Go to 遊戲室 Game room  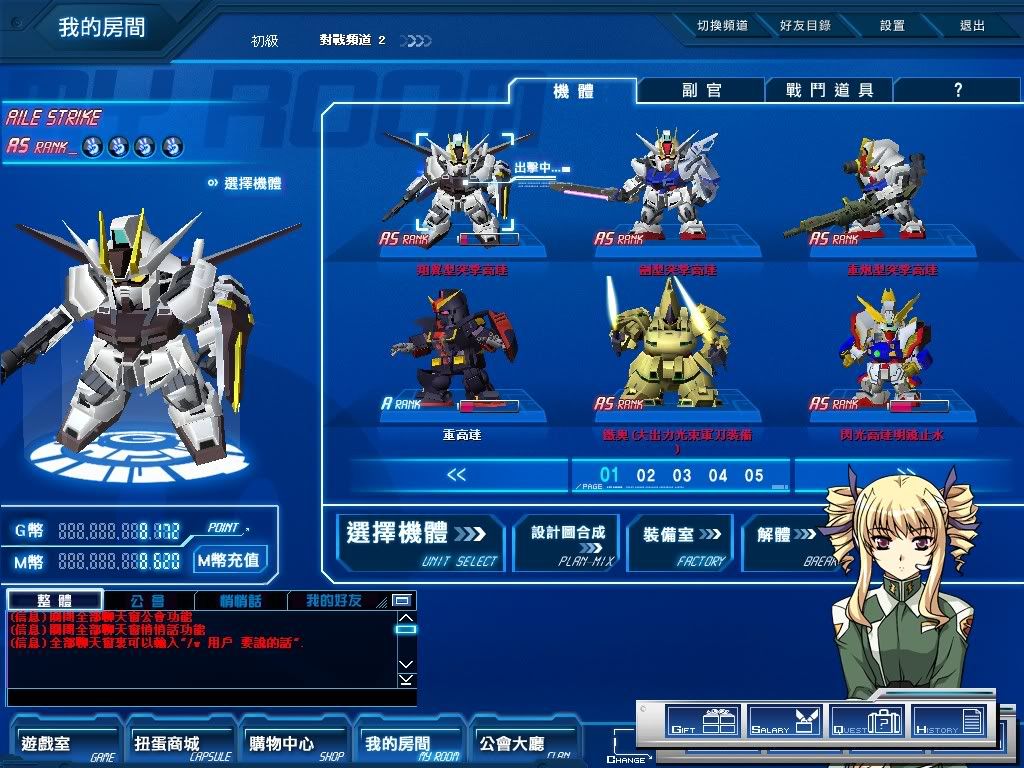coord(65,744)
